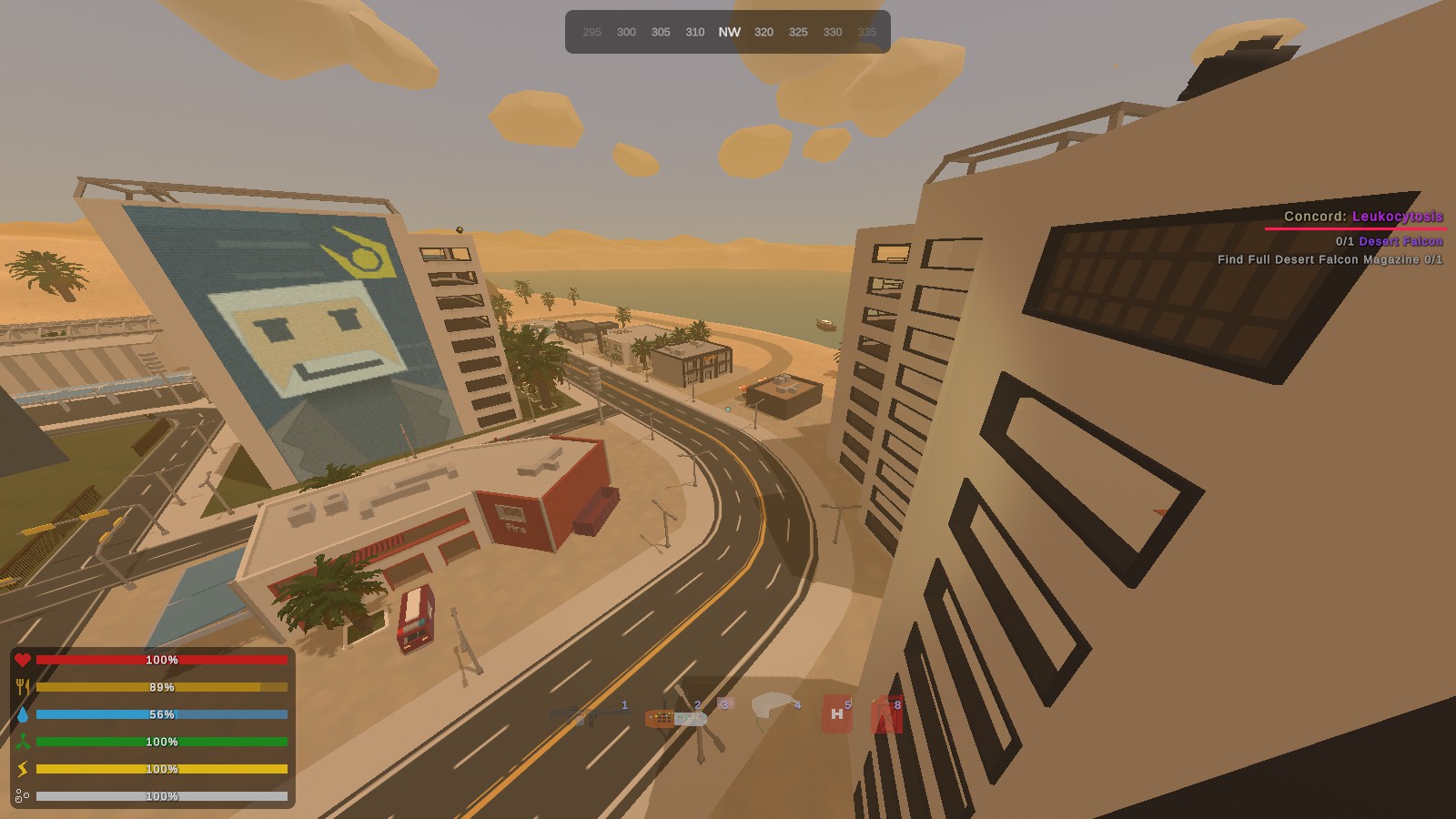Click the 320 bearing on the compass strip
The image size is (1456, 819).
click(x=763, y=31)
